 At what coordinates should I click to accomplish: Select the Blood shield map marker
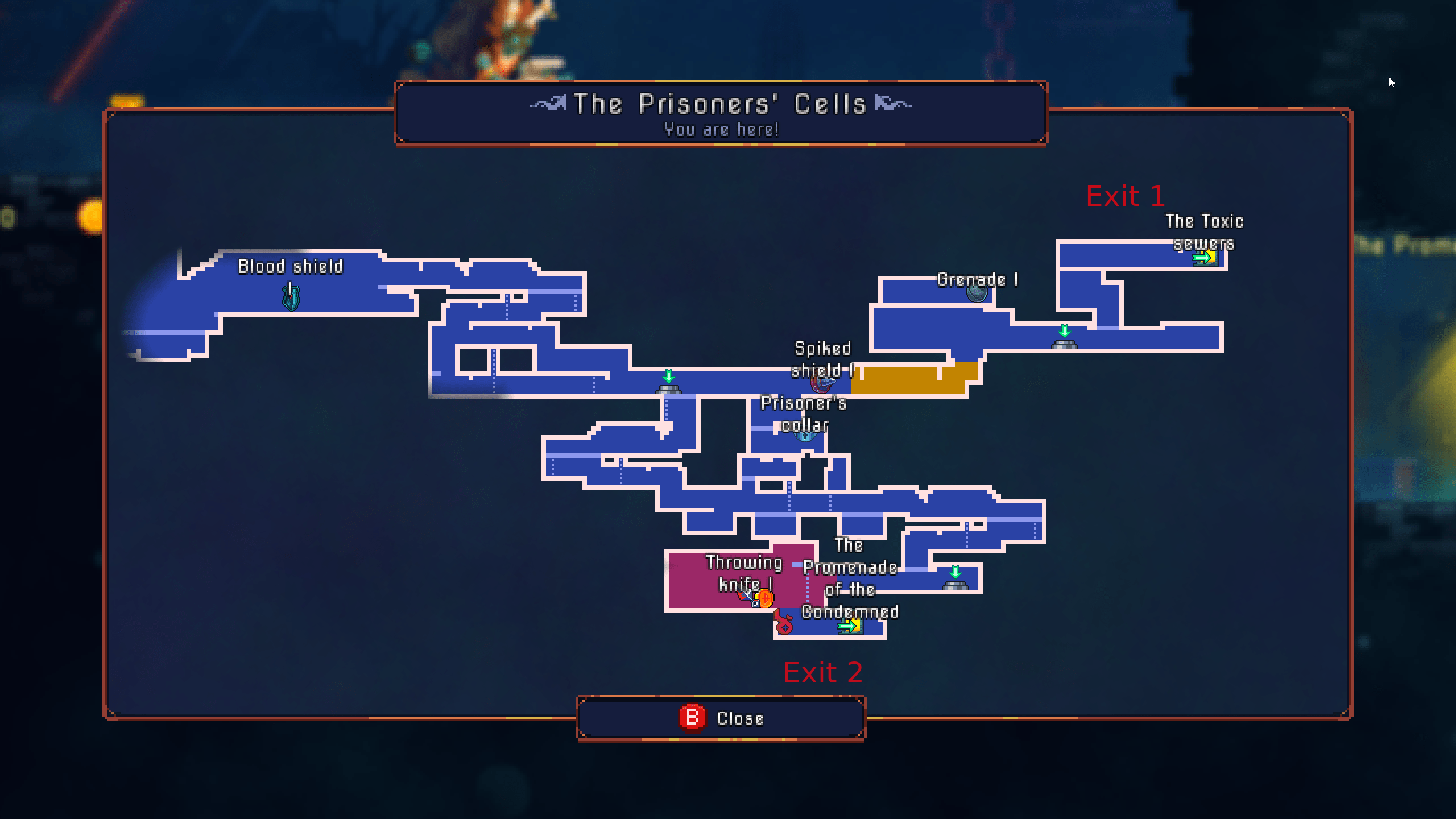[291, 297]
